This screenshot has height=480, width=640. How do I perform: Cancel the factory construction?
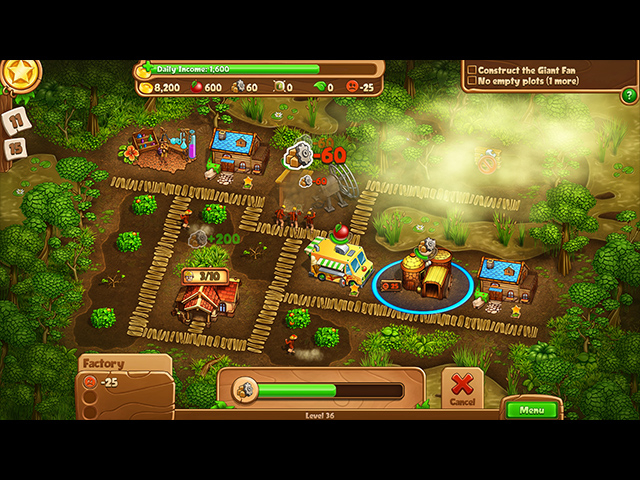461,387
